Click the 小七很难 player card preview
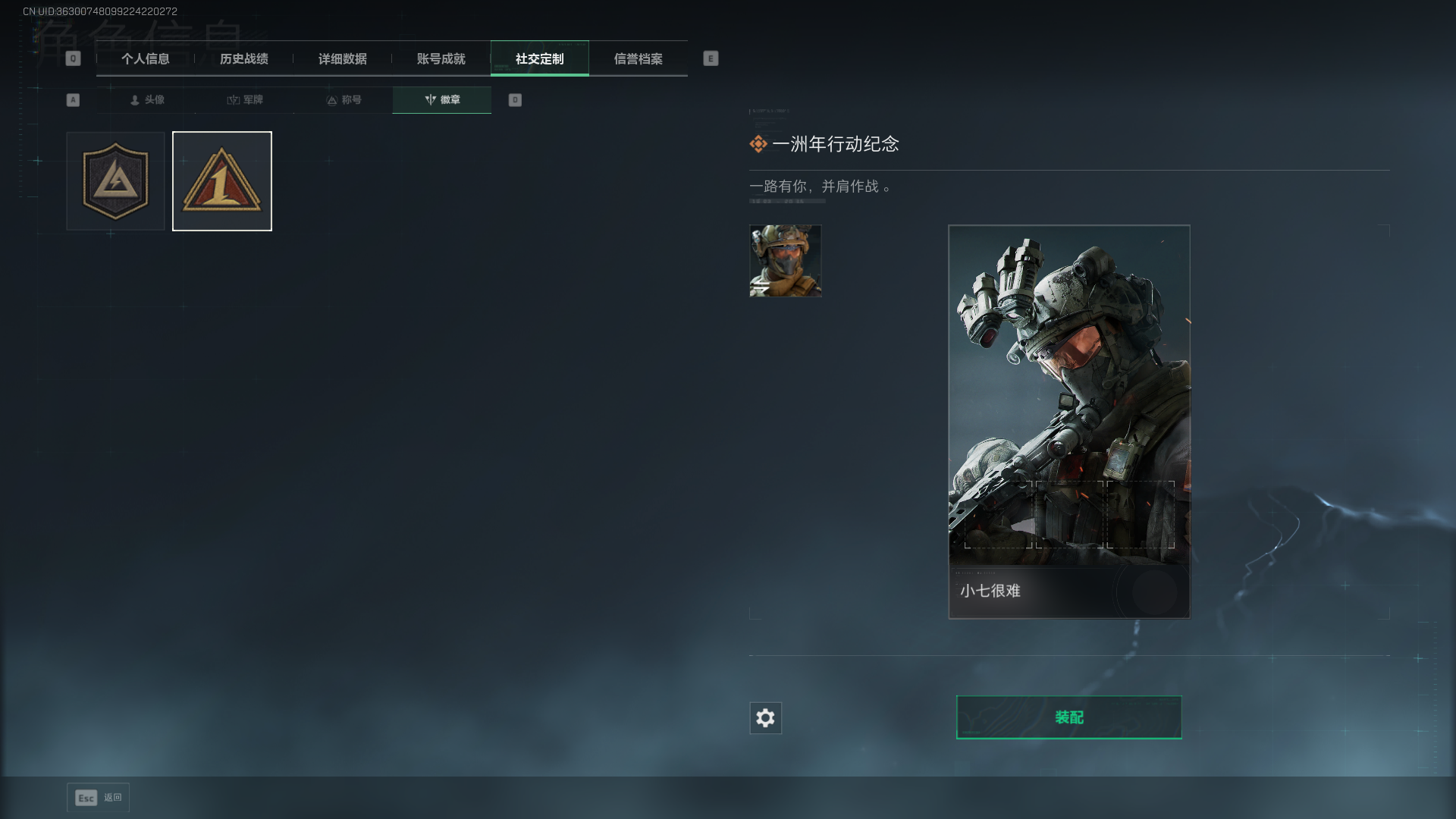1456x819 pixels. click(x=1068, y=422)
